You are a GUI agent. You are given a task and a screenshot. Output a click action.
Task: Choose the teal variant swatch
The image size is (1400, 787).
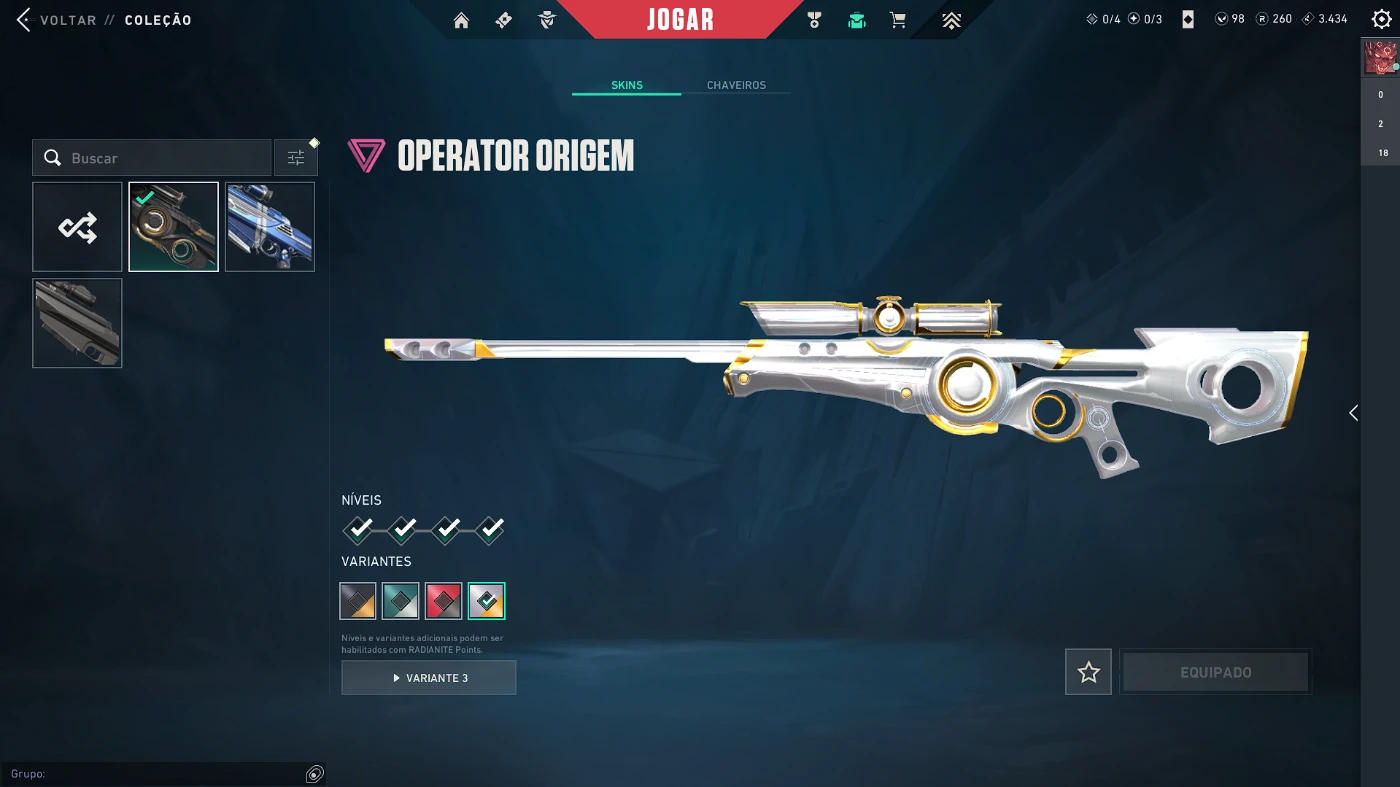(400, 601)
